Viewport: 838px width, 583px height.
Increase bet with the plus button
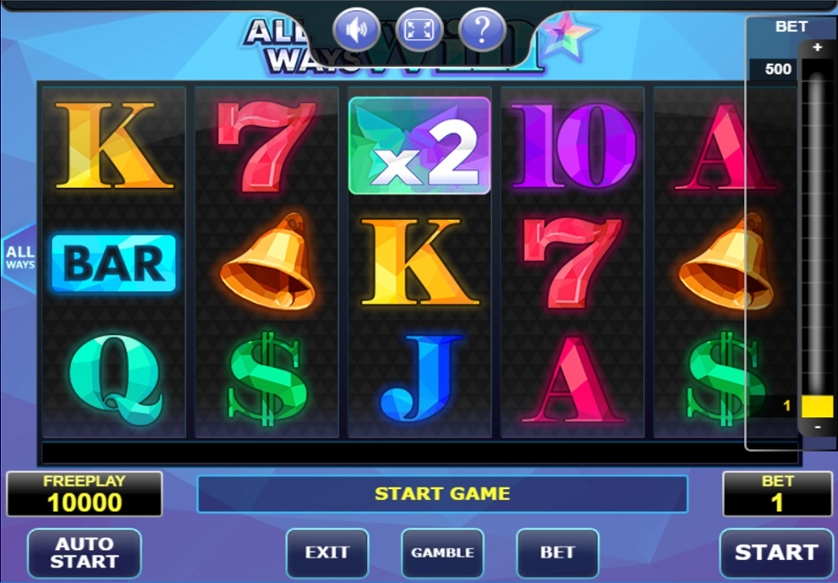(x=817, y=48)
